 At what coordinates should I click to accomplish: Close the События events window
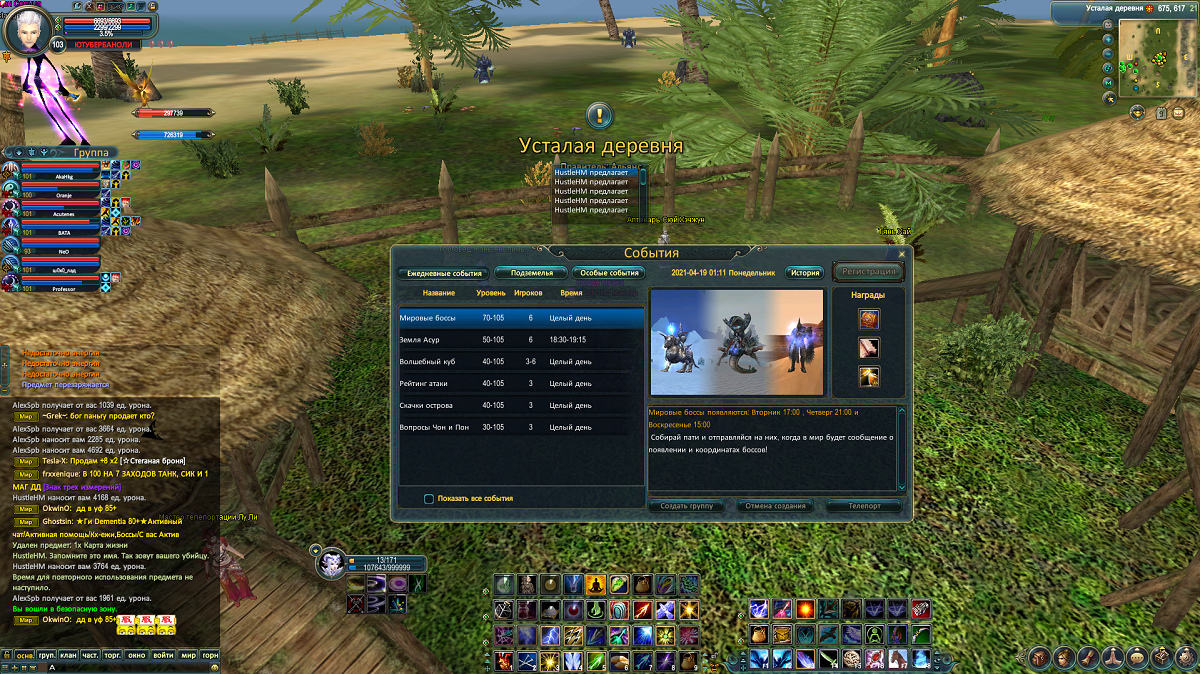click(x=901, y=254)
